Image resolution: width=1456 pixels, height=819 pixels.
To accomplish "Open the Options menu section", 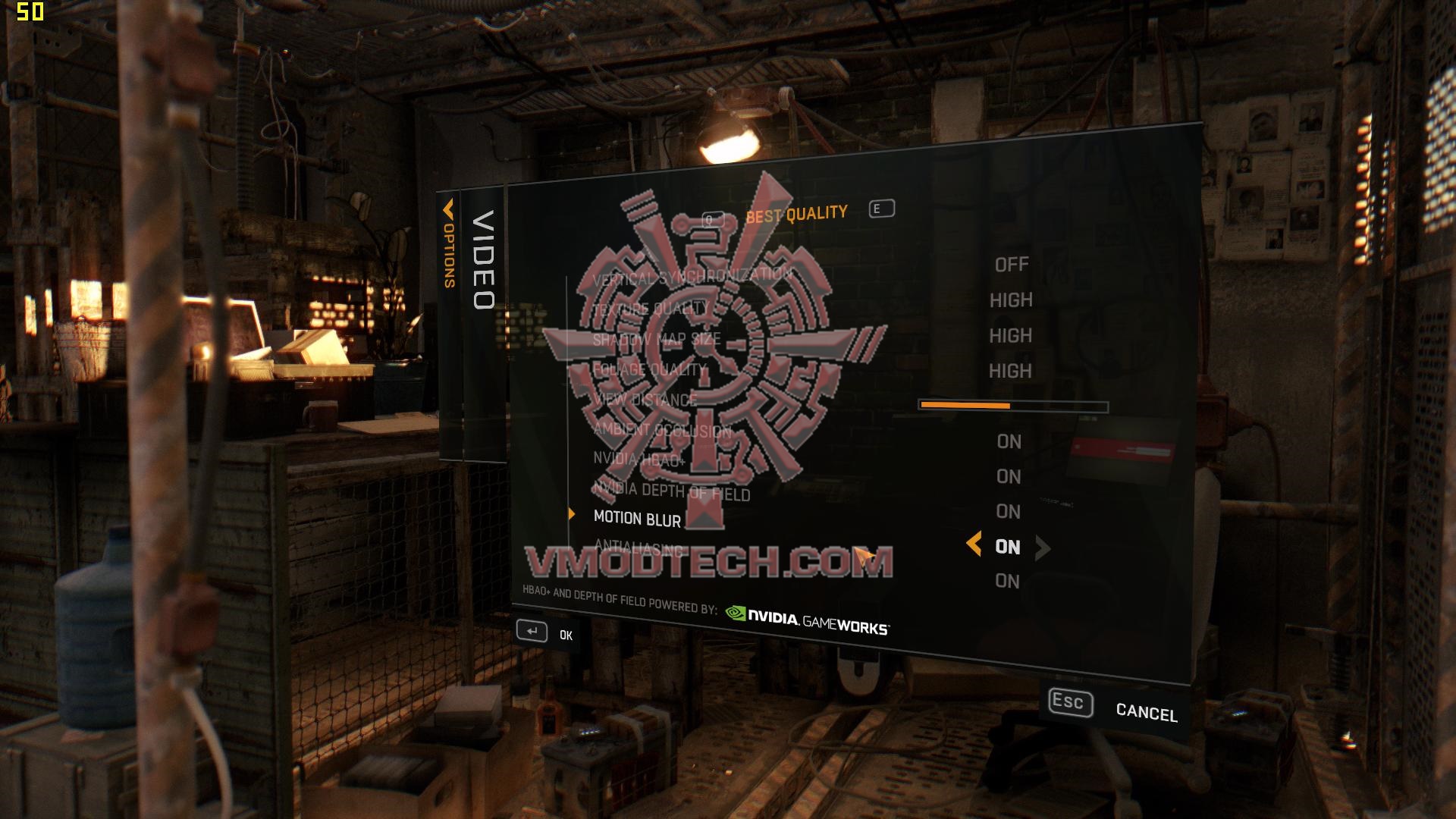I will tap(448, 250).
